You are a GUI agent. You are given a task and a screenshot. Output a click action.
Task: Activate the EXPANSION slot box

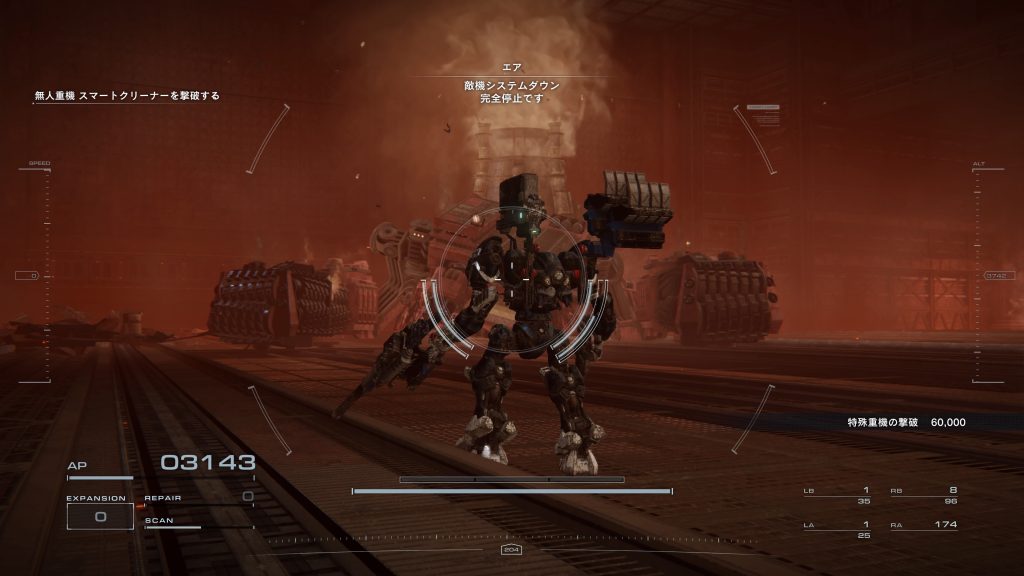pos(100,516)
